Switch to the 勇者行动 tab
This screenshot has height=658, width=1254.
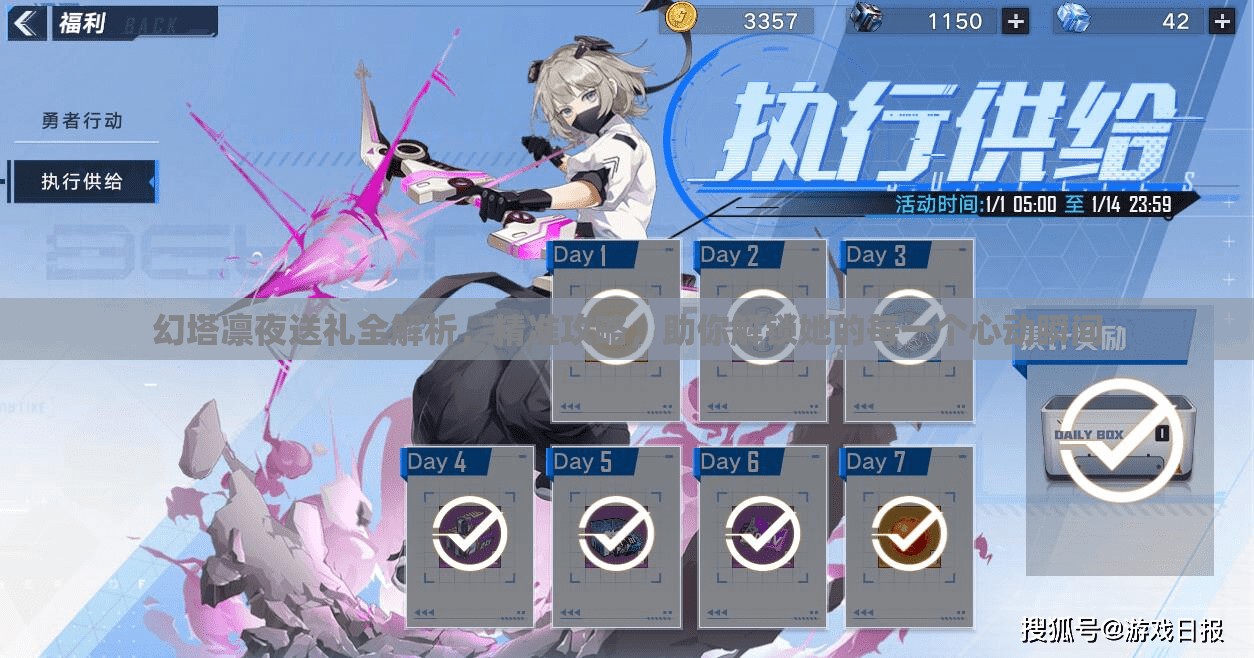pos(82,121)
